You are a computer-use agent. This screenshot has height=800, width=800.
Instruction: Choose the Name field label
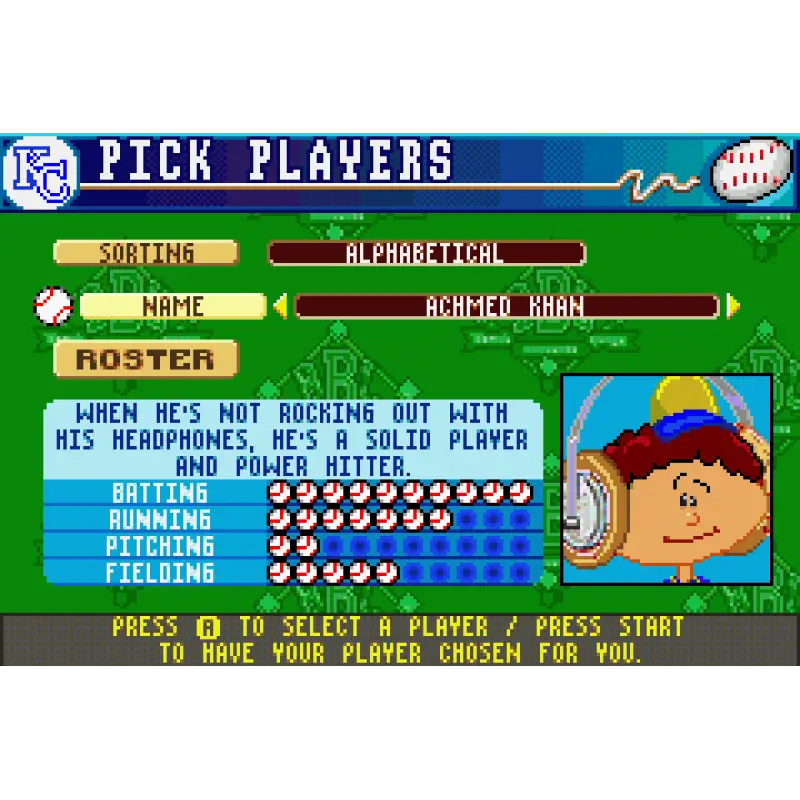coord(172,306)
